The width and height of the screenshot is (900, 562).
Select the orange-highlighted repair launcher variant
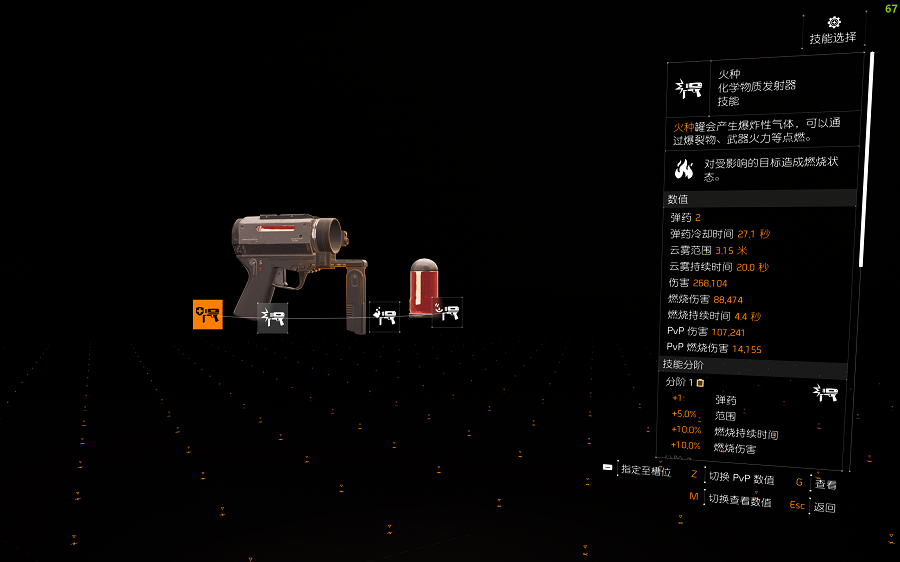tap(208, 314)
